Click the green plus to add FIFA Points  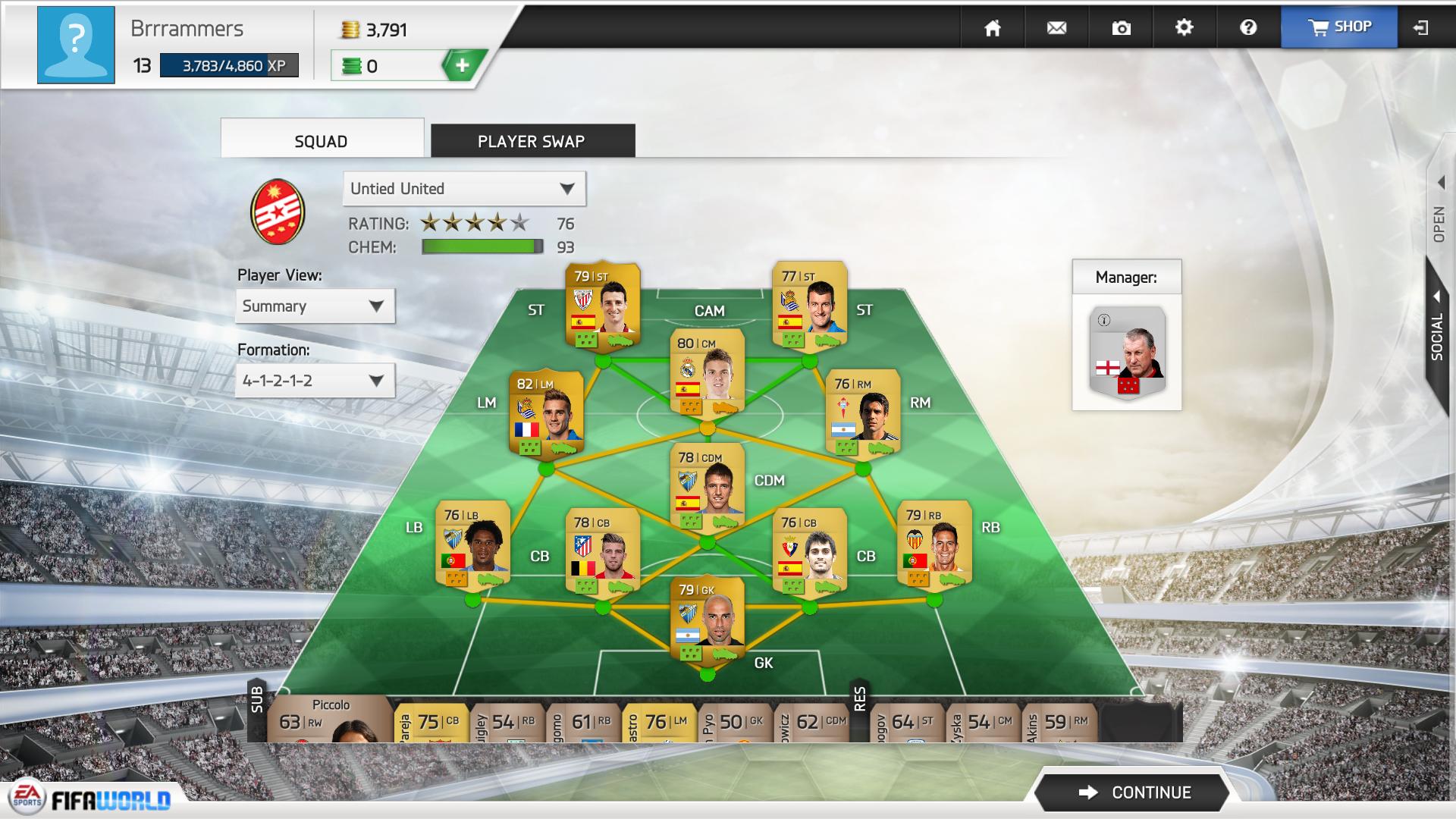point(463,65)
